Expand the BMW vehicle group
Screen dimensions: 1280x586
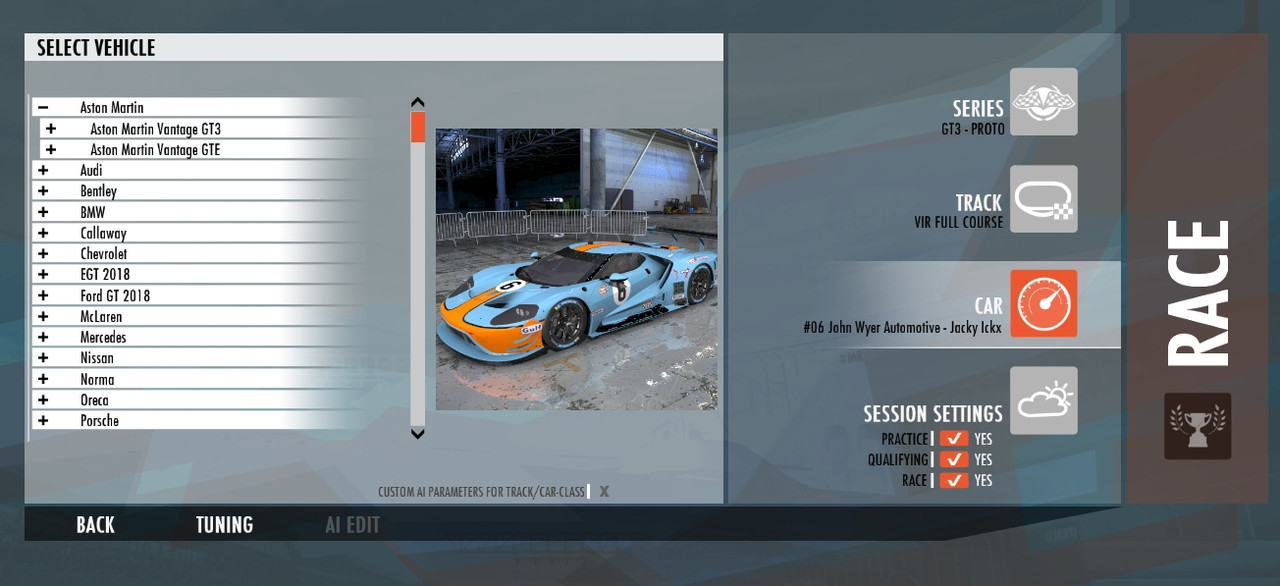(x=43, y=213)
